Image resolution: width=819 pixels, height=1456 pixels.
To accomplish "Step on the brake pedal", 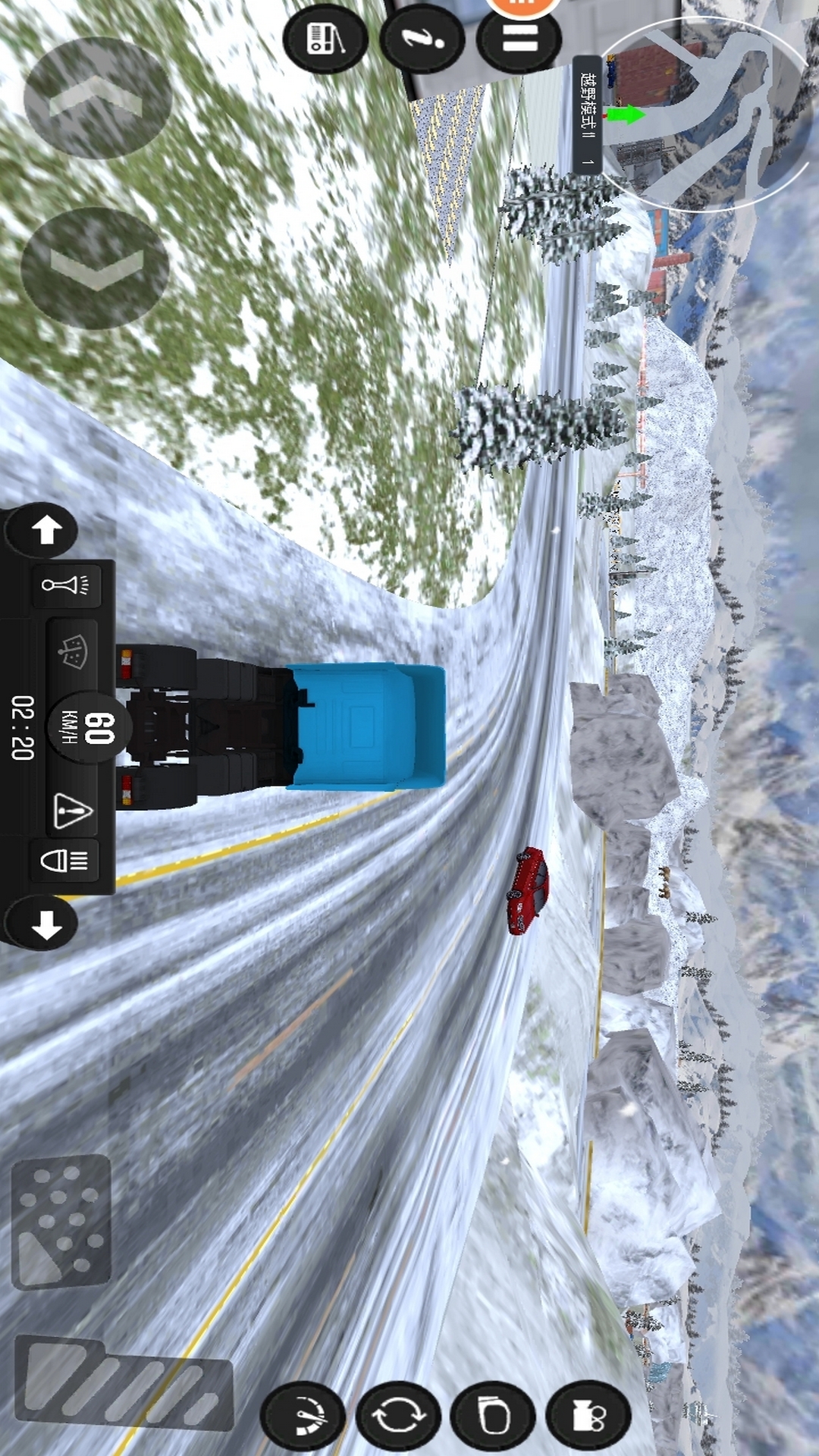I will pos(62,1222).
